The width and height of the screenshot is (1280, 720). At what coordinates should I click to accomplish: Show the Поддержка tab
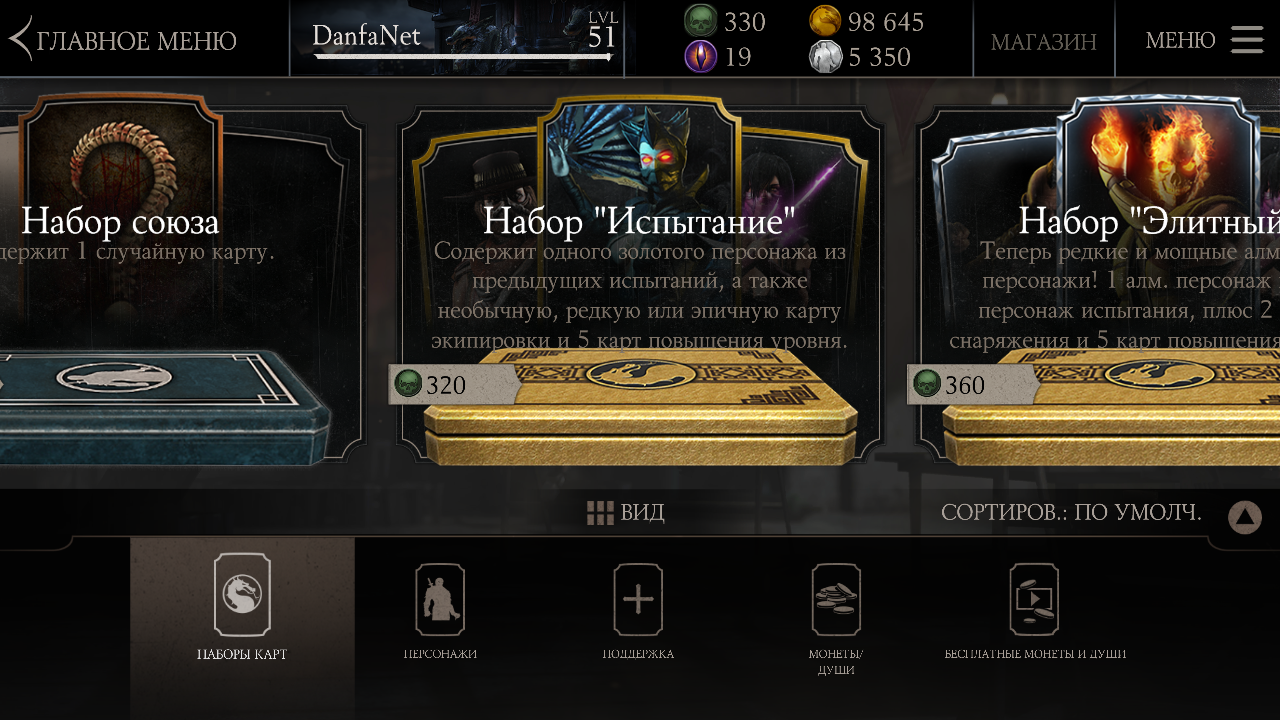638,610
